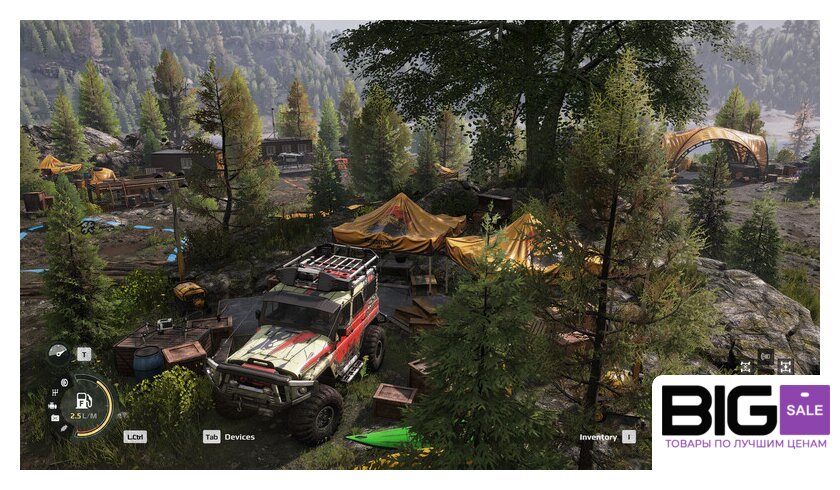The image size is (840, 490).
Task: Open the Devices menu label
Action: click(x=239, y=437)
